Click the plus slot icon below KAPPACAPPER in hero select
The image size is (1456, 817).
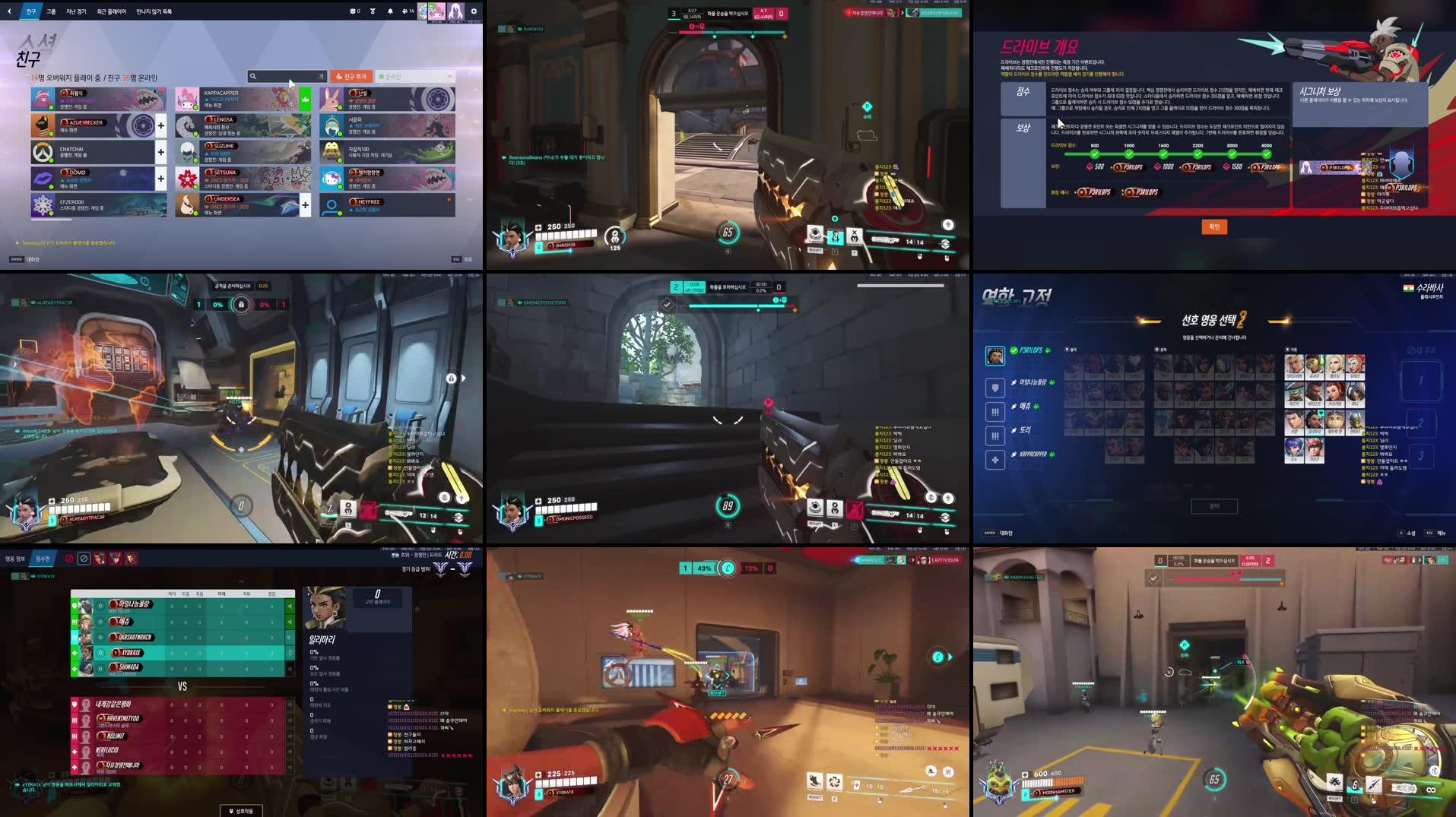(x=995, y=458)
